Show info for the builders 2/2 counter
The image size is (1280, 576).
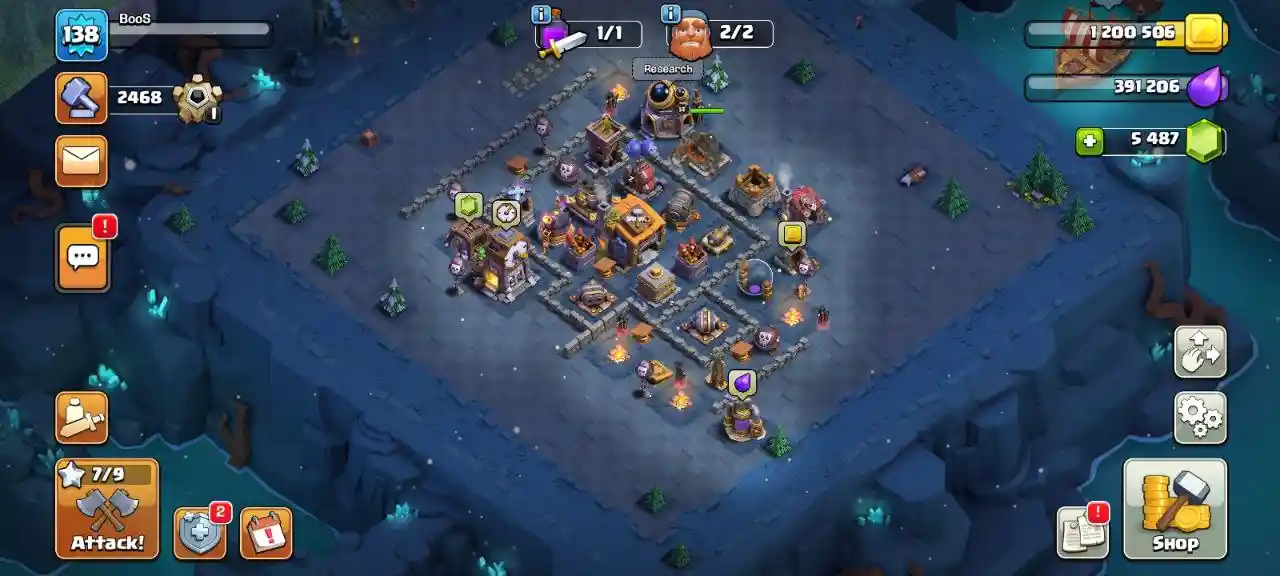(671, 14)
